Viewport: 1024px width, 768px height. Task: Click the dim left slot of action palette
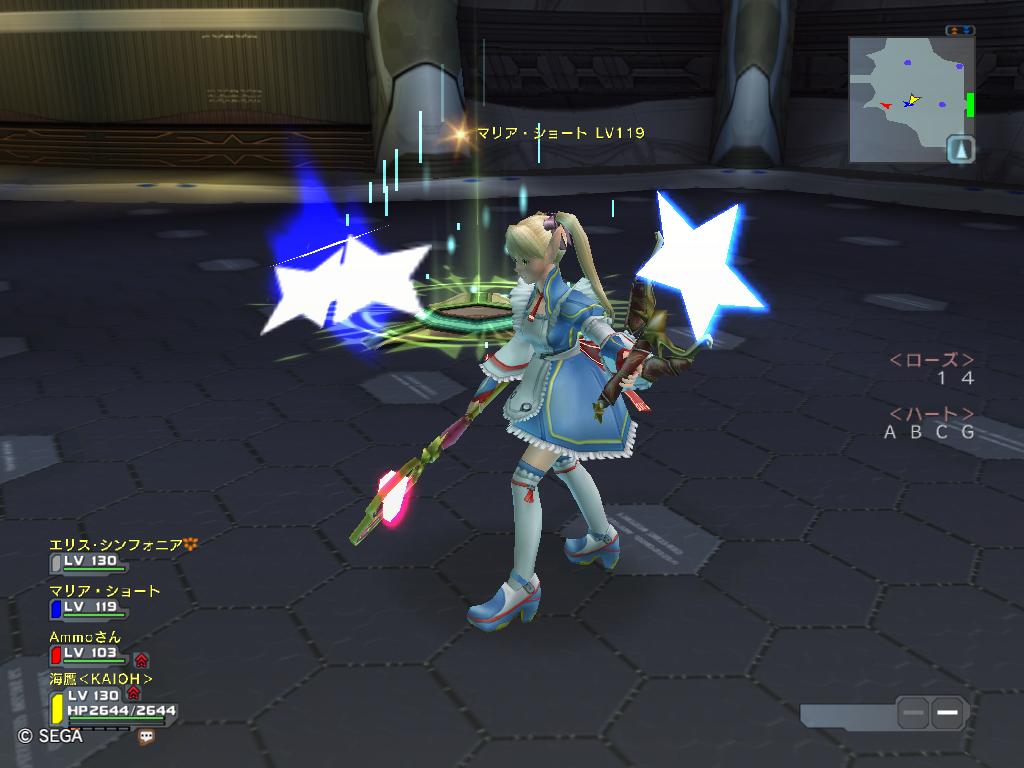coord(913,713)
